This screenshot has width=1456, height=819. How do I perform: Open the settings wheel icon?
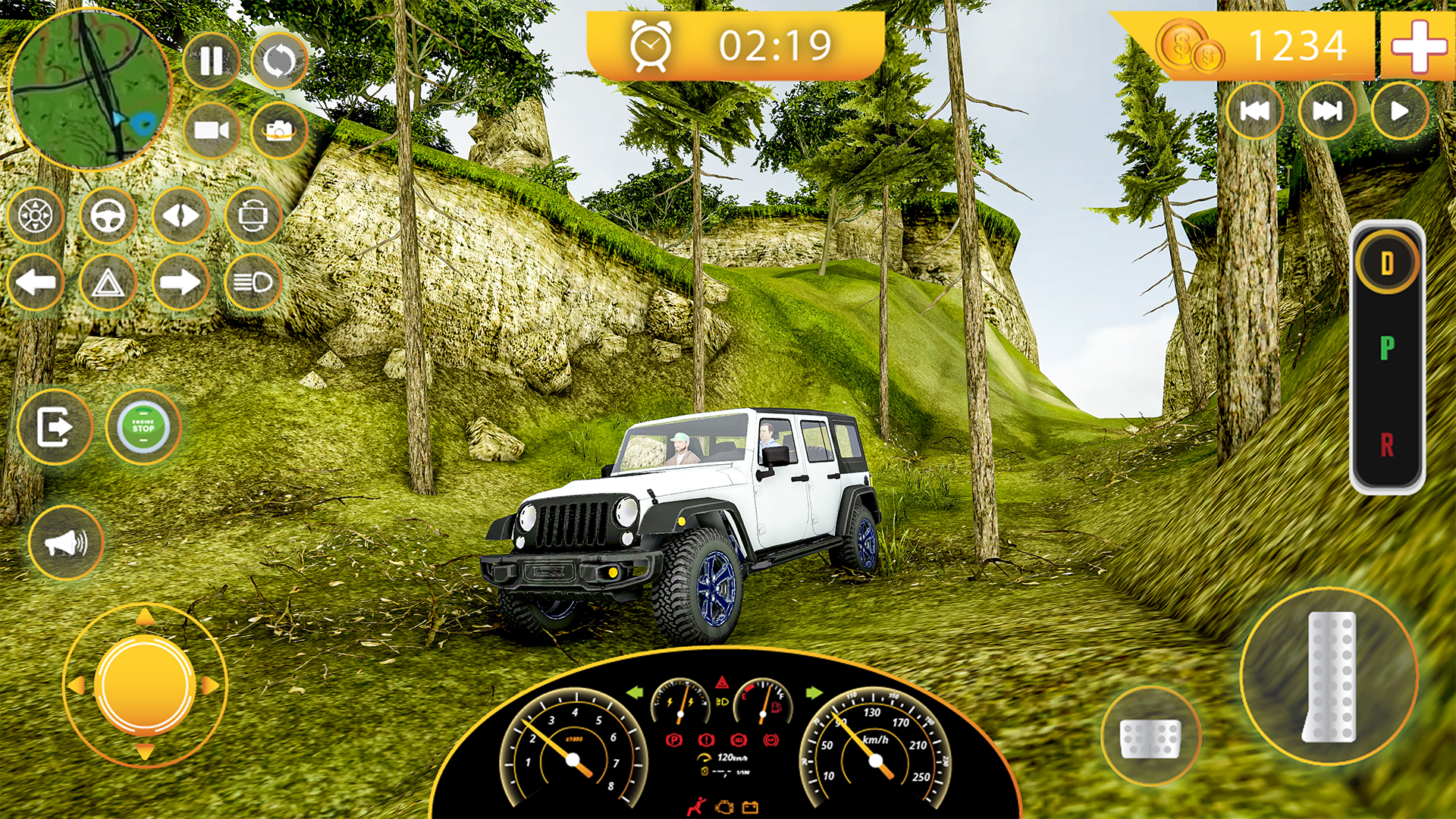coord(34,216)
